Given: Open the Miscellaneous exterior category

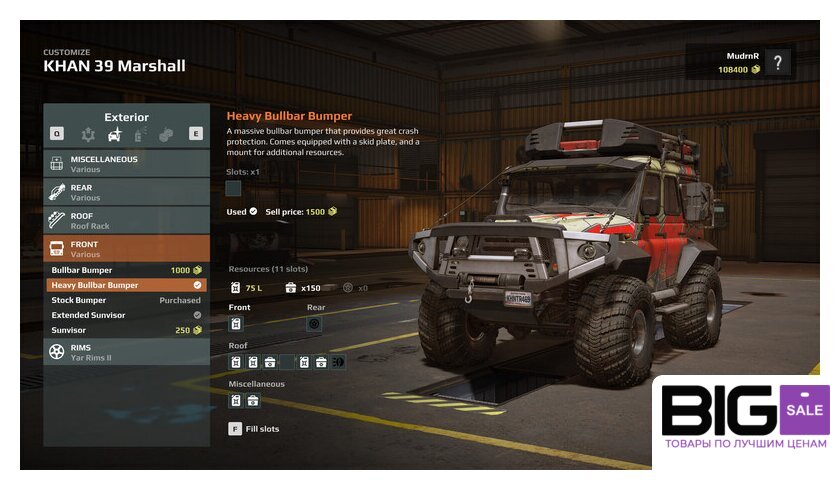Looking at the screenshot, I should [x=127, y=164].
